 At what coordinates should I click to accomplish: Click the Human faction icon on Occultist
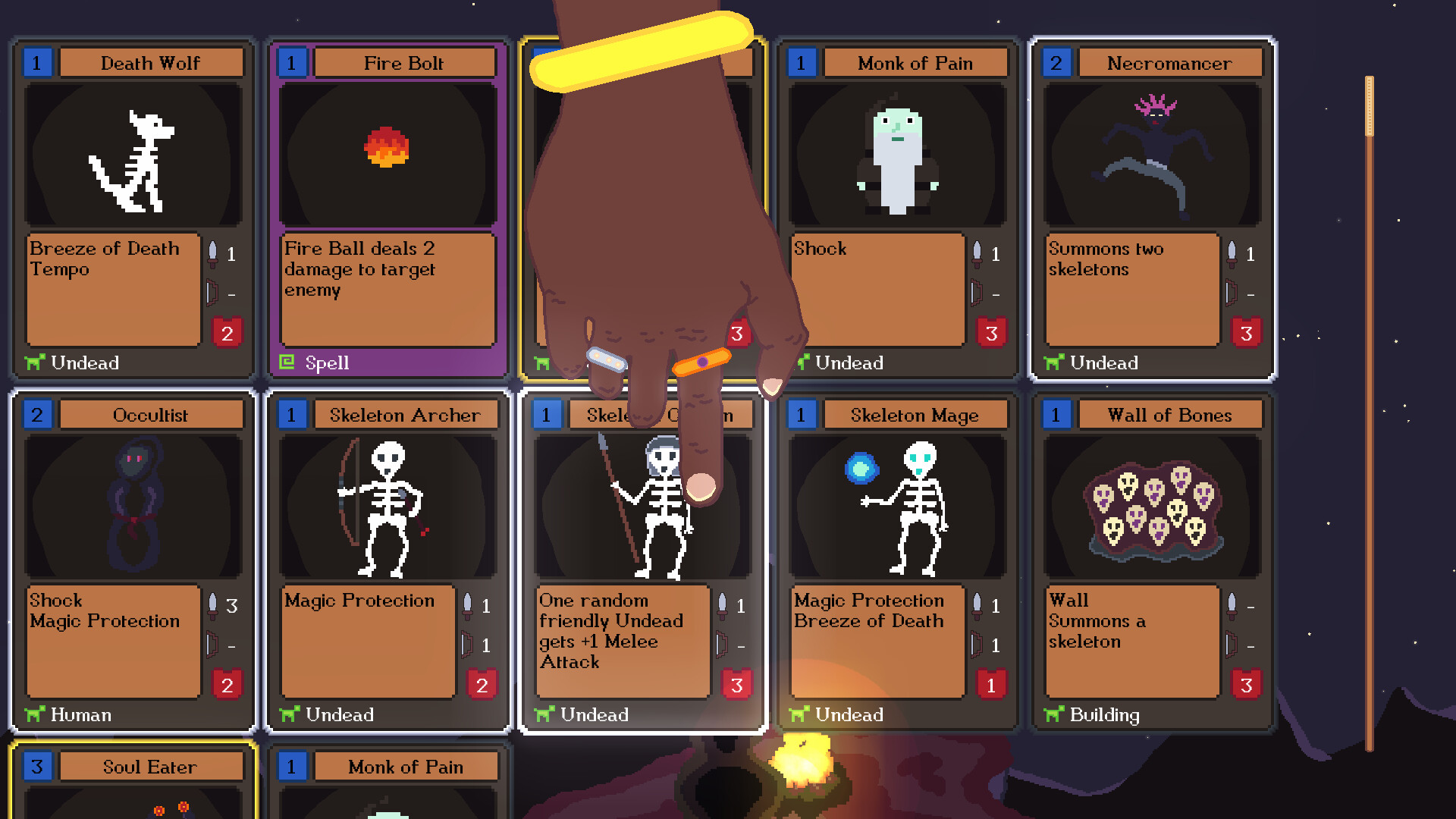(34, 714)
